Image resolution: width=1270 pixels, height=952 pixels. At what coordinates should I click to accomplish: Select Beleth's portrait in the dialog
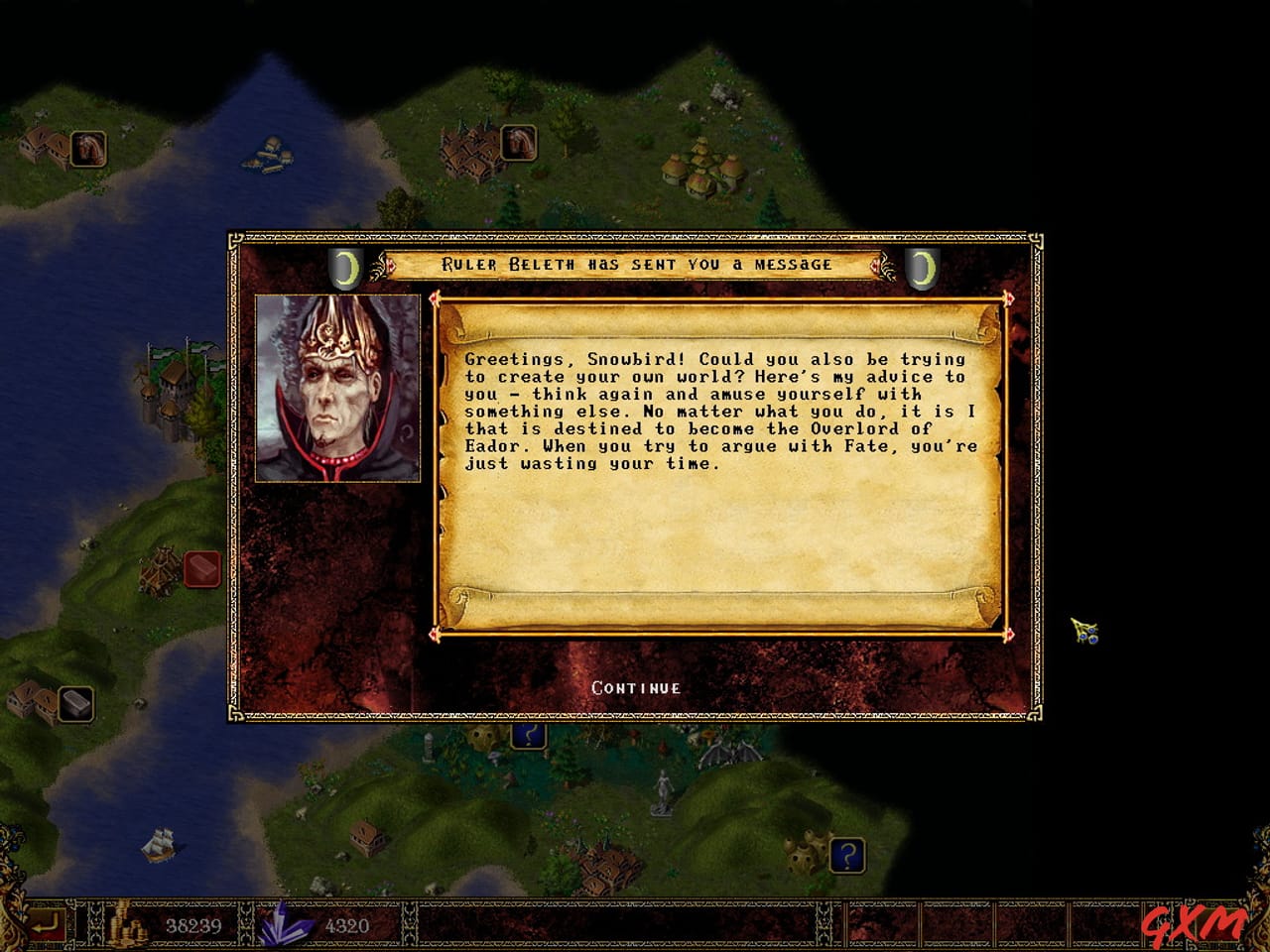pos(338,388)
